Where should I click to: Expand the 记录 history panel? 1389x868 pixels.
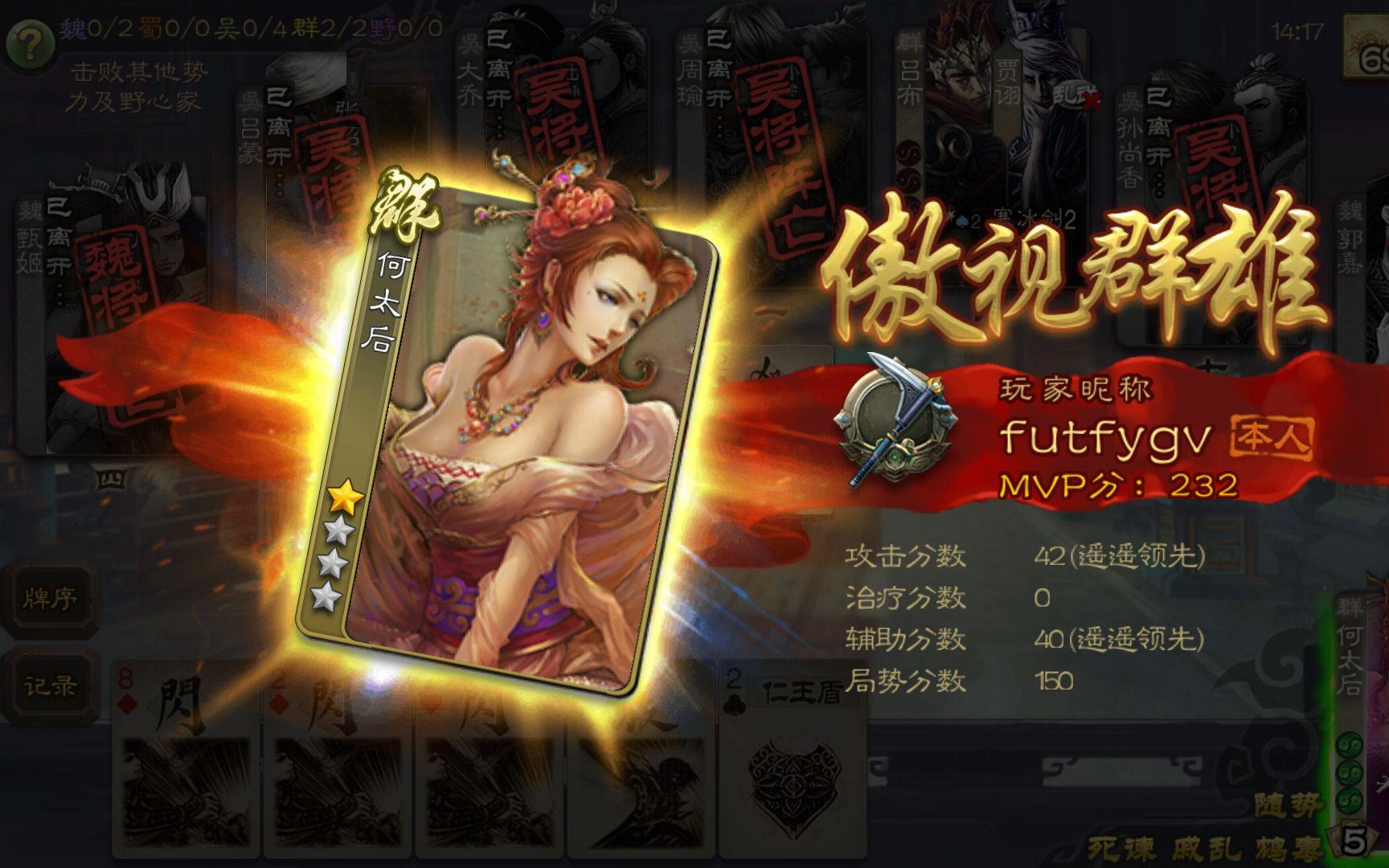point(50,685)
